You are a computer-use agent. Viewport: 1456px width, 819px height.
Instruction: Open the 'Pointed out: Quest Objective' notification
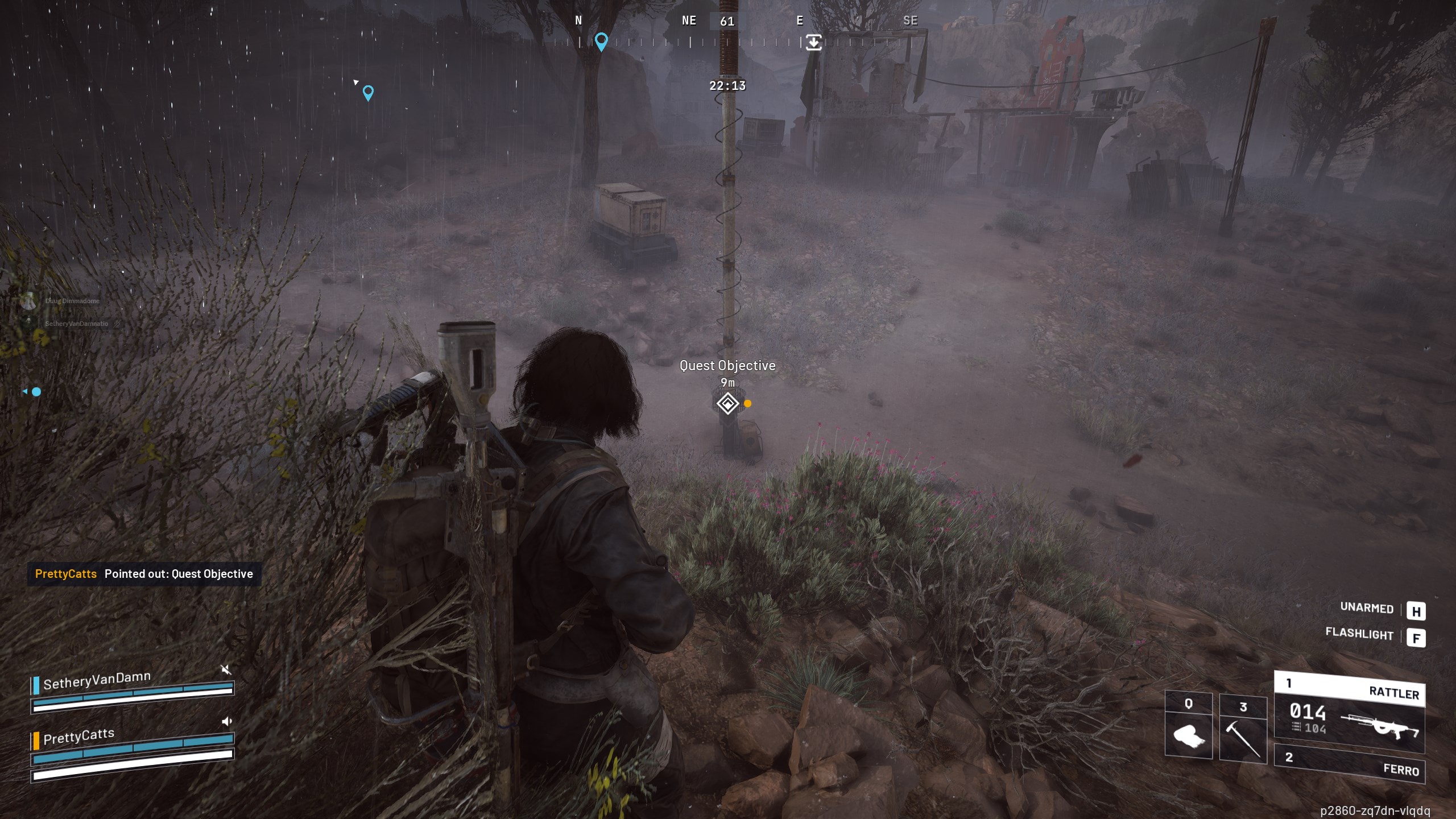(144, 574)
